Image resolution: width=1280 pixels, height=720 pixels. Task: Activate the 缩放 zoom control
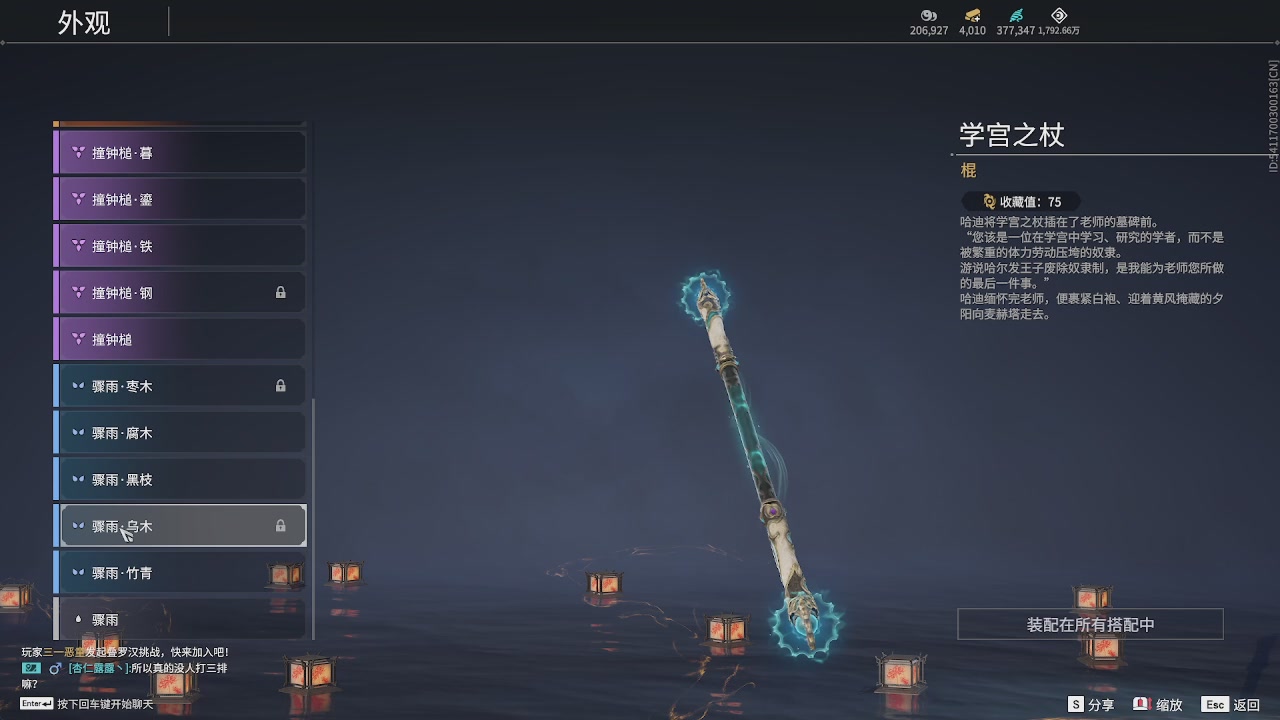[x=1158, y=705]
